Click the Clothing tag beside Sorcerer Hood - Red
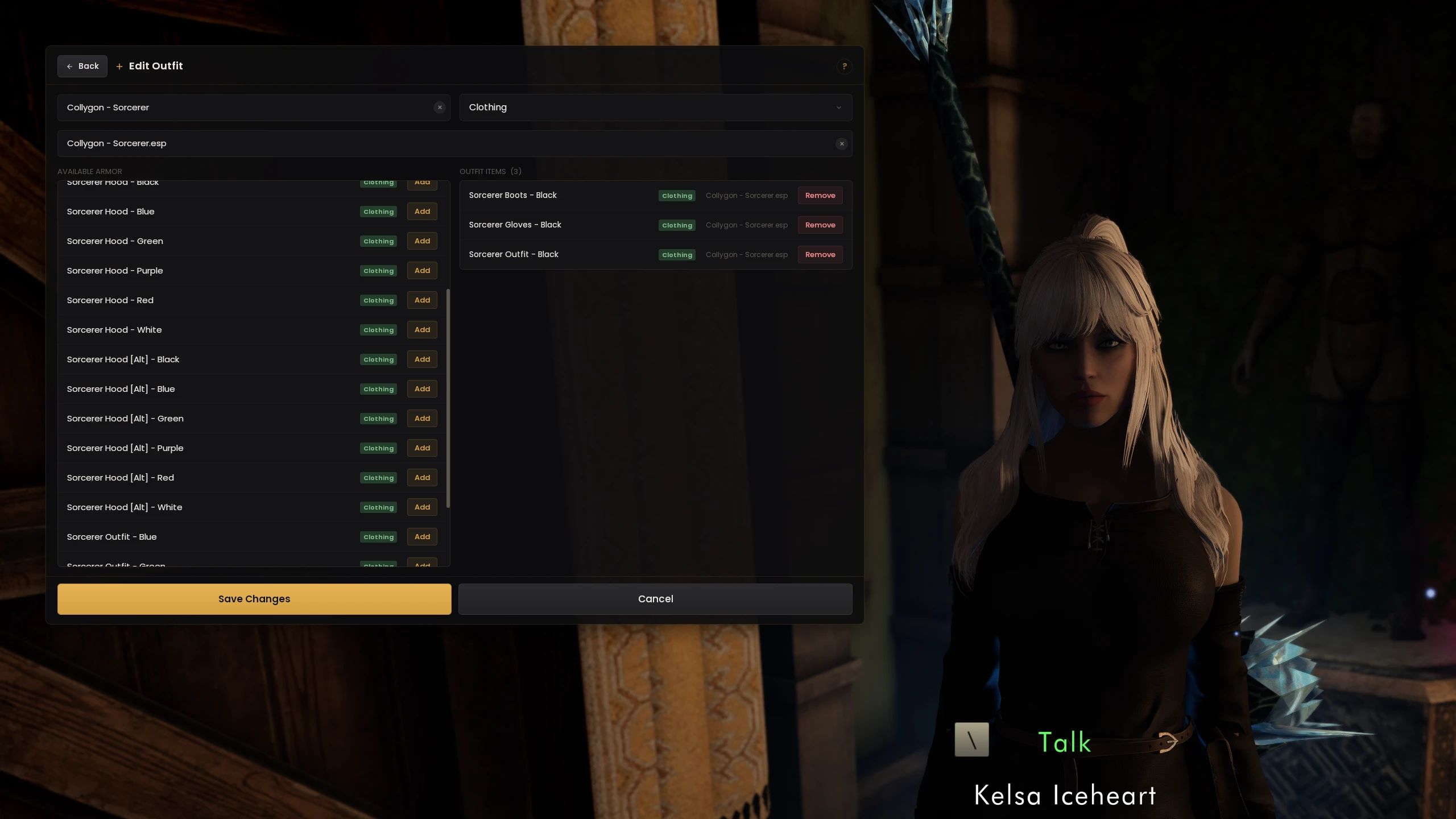This screenshot has width=1456, height=819. (x=378, y=300)
